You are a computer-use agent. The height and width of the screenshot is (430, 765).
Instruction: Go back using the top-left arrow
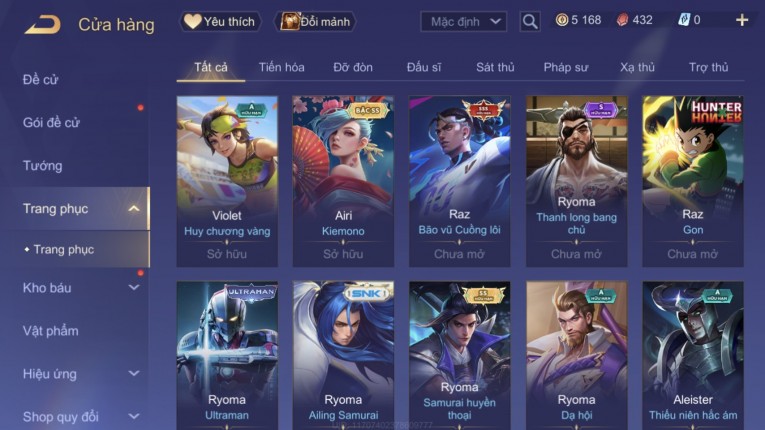(42, 23)
